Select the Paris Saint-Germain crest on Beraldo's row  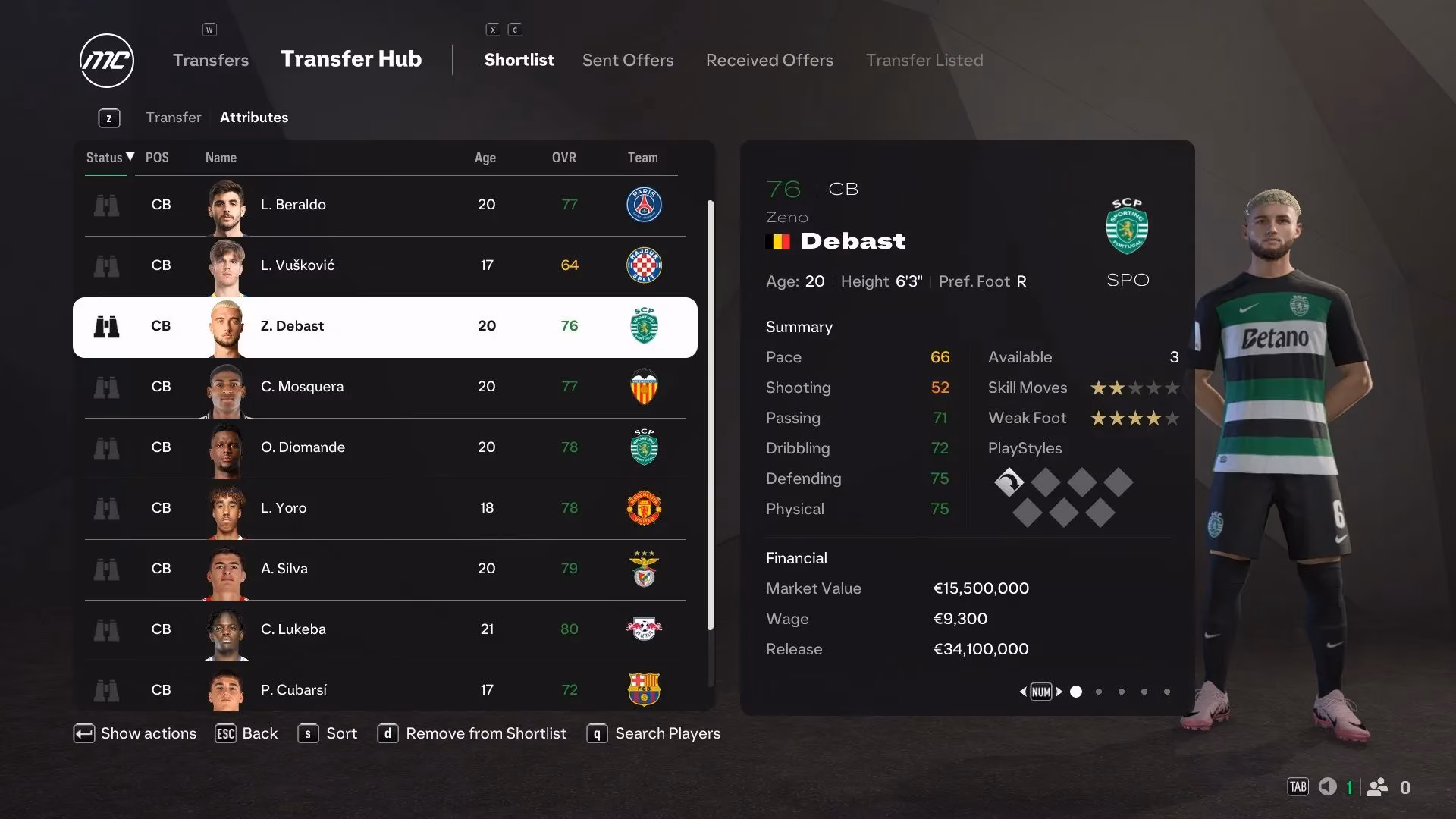[x=642, y=205]
